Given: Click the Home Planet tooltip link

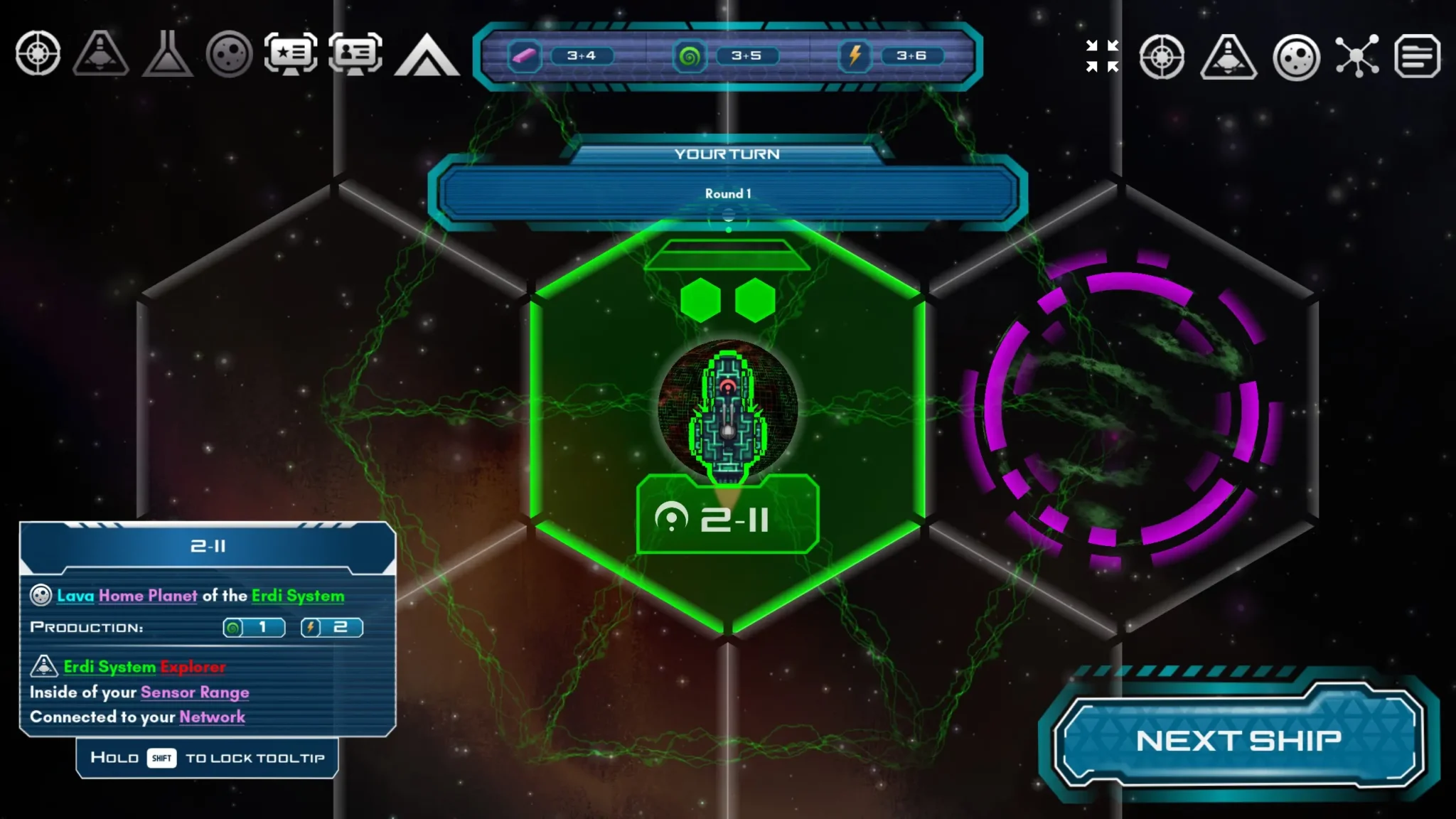Looking at the screenshot, I should pos(148,596).
